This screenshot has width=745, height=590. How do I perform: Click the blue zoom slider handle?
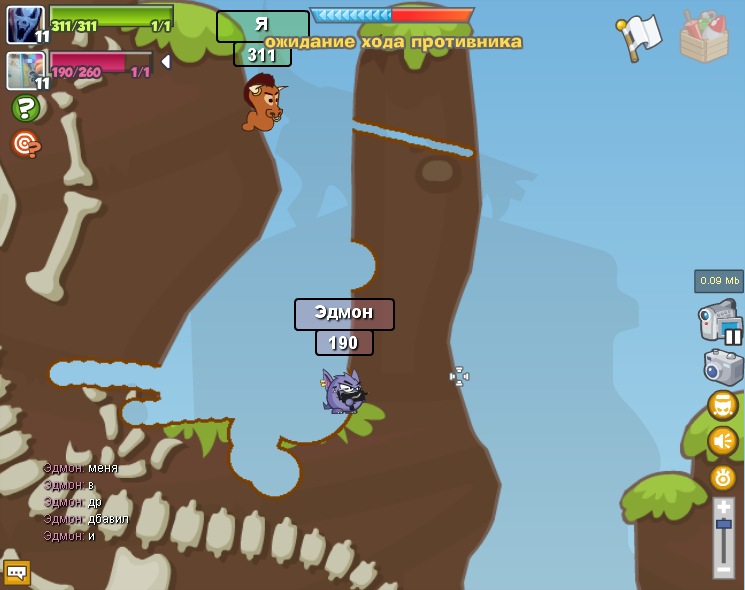pyautogui.click(x=723, y=524)
